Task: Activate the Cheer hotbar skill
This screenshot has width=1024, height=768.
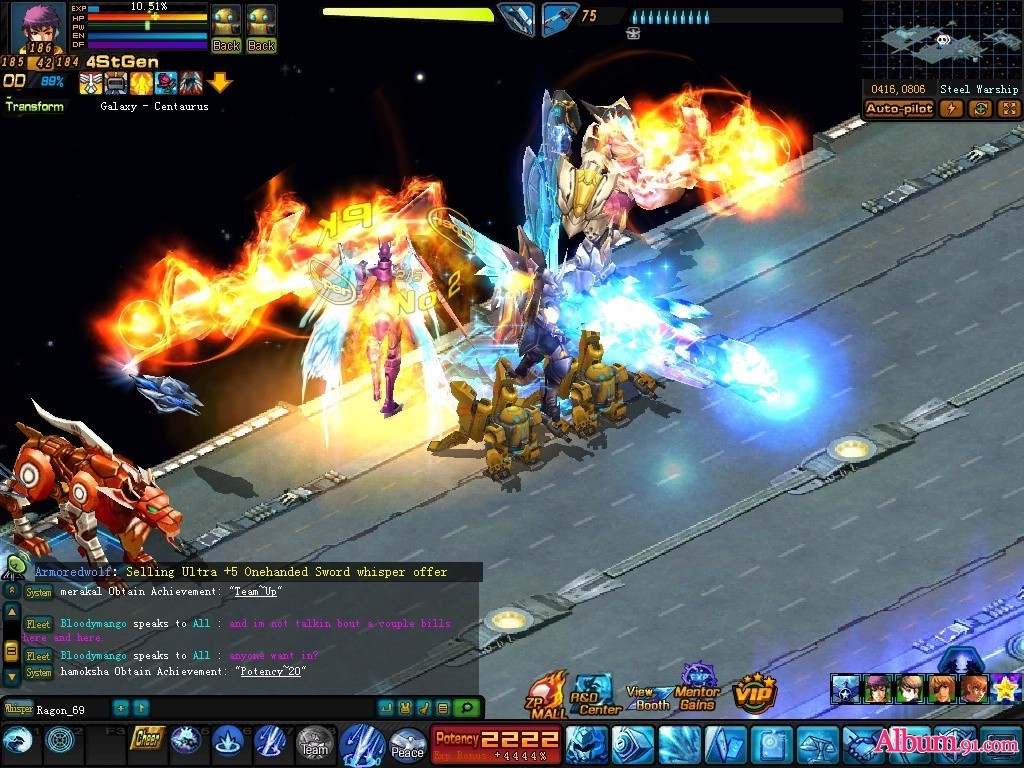Action: tap(147, 740)
